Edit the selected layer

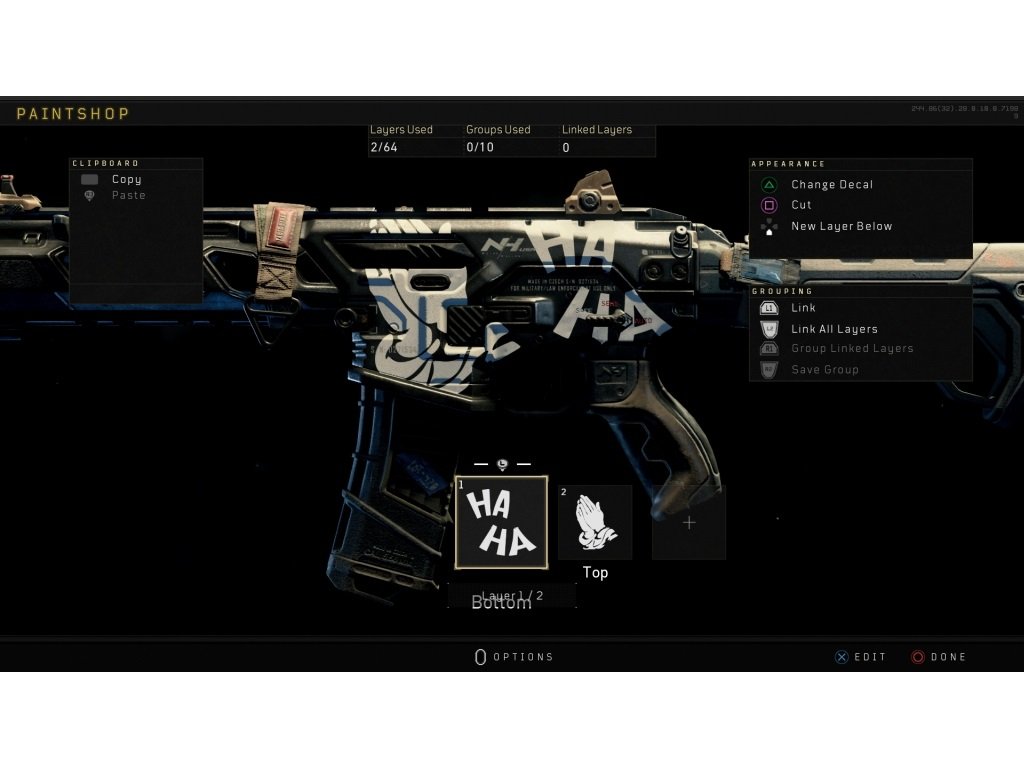click(860, 657)
